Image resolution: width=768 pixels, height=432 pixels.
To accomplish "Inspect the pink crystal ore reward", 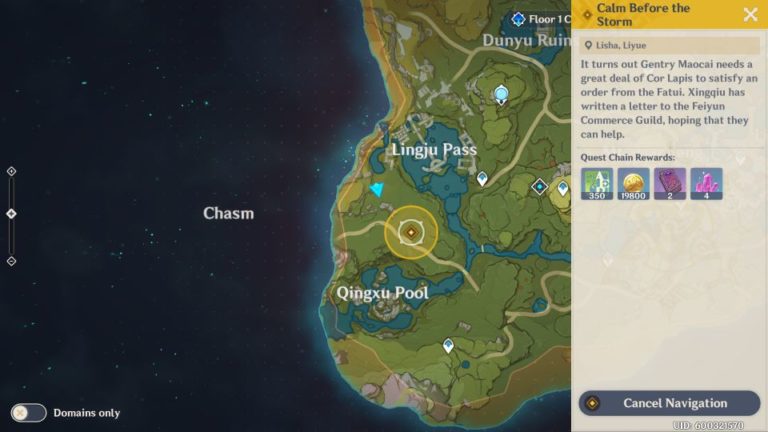I will click(x=706, y=183).
